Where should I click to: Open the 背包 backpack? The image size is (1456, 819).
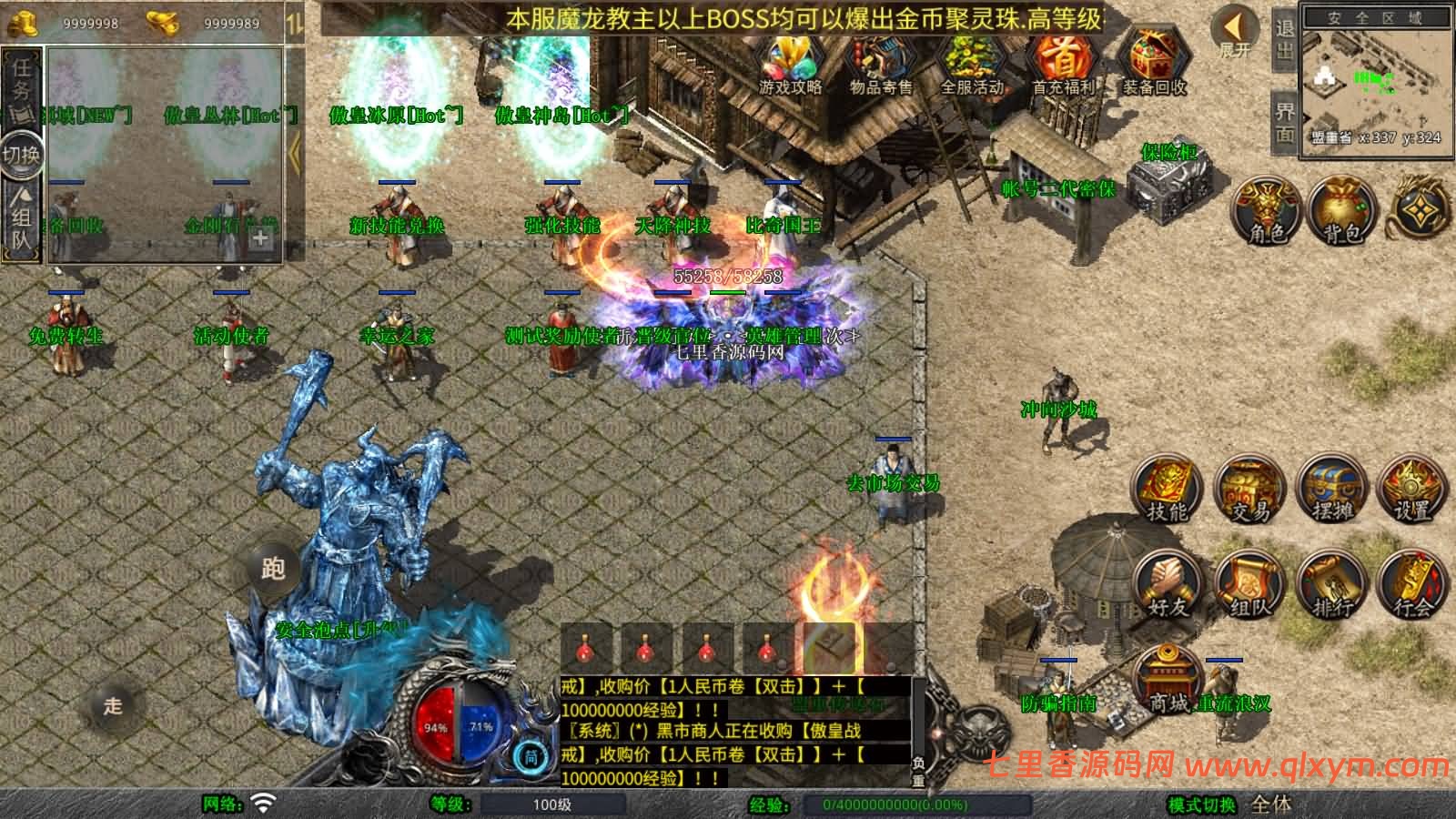(1342, 210)
